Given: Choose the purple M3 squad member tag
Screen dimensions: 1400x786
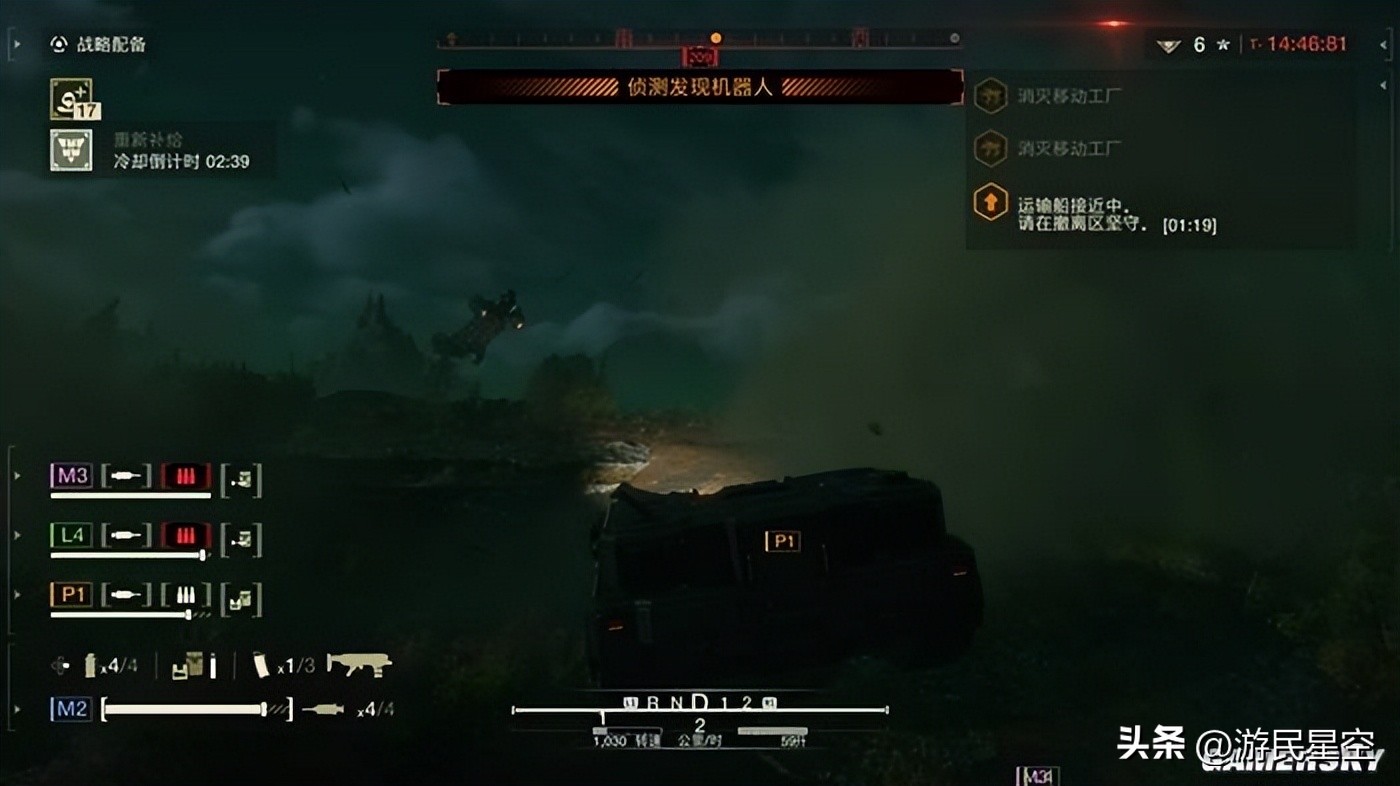Looking at the screenshot, I should [x=71, y=476].
